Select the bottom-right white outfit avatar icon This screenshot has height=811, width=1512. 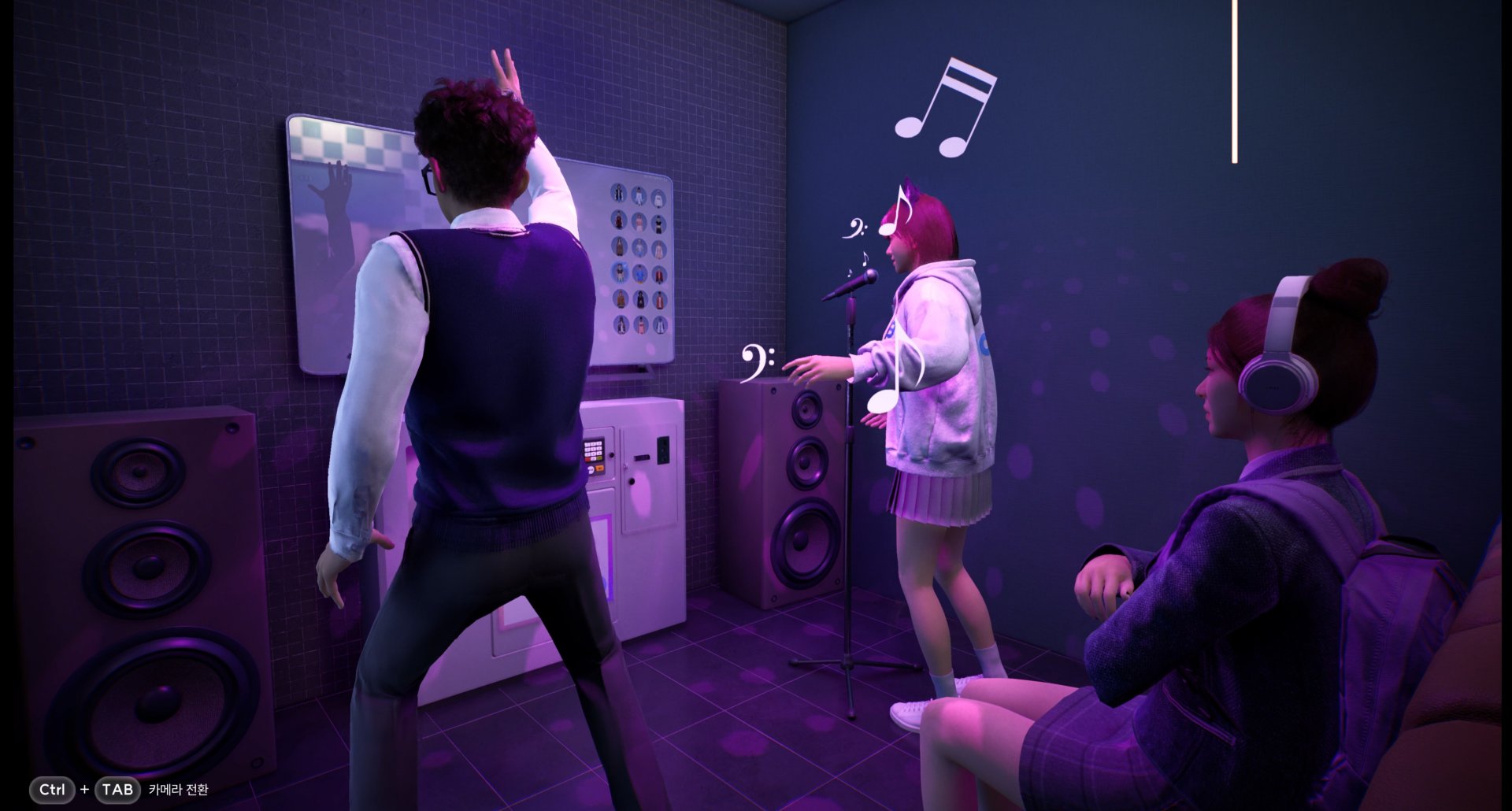660,326
